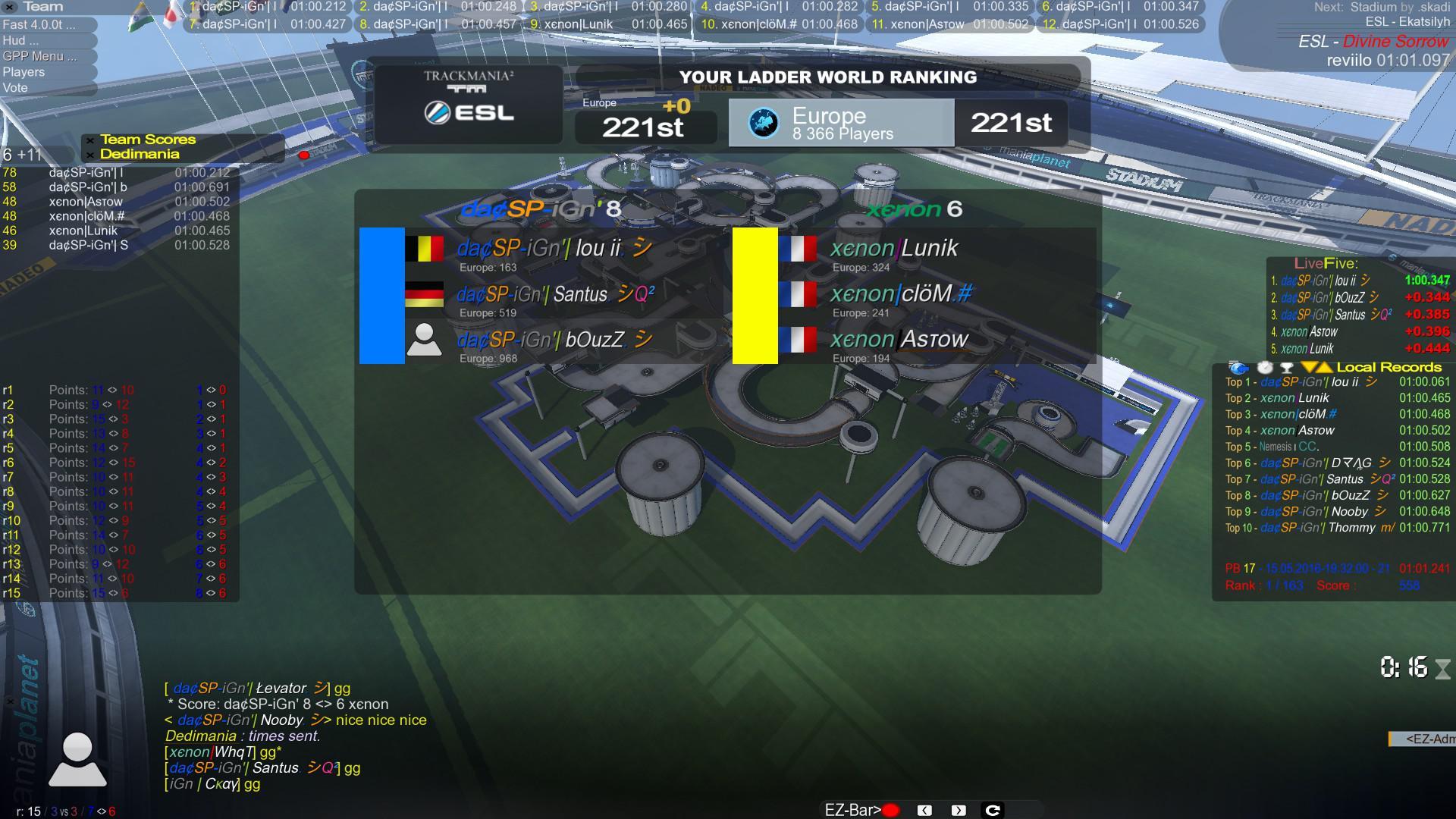Image resolution: width=1456 pixels, height=819 pixels.
Task: Click the blue arrow icon beside Local Records
Action: (x=1238, y=367)
